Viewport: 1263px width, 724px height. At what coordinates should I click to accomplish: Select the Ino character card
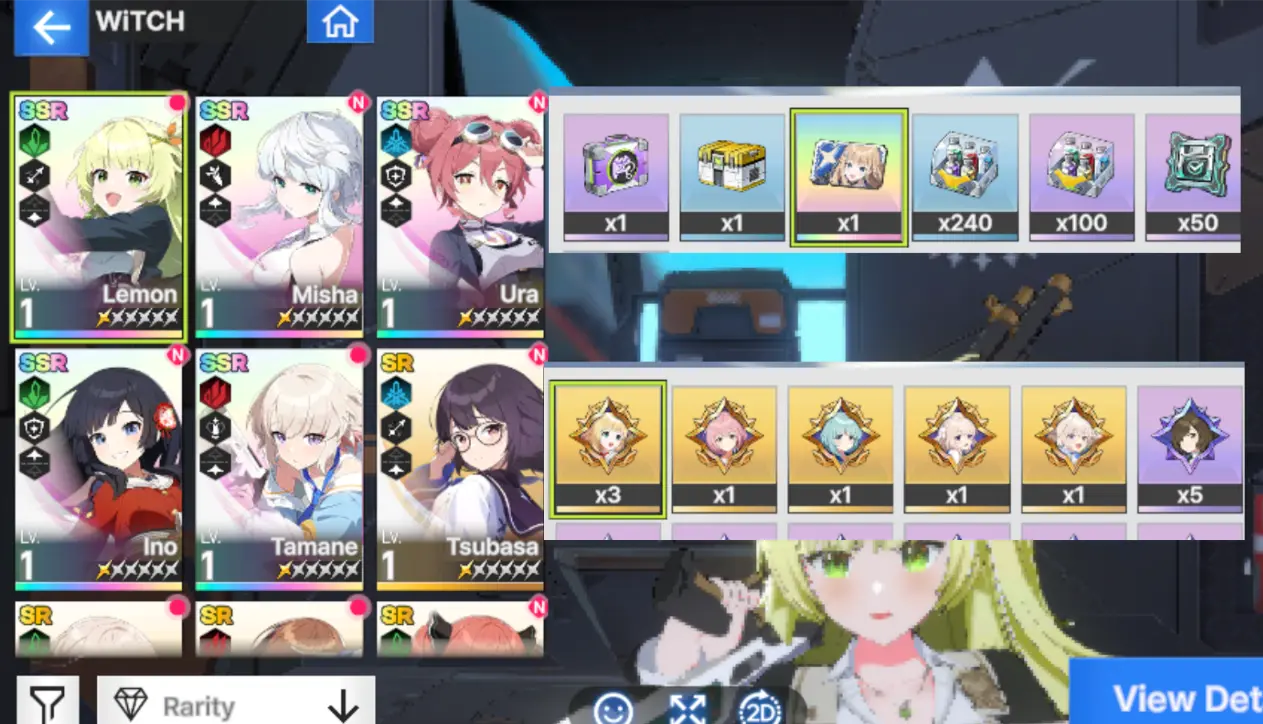pyautogui.click(x=98, y=468)
